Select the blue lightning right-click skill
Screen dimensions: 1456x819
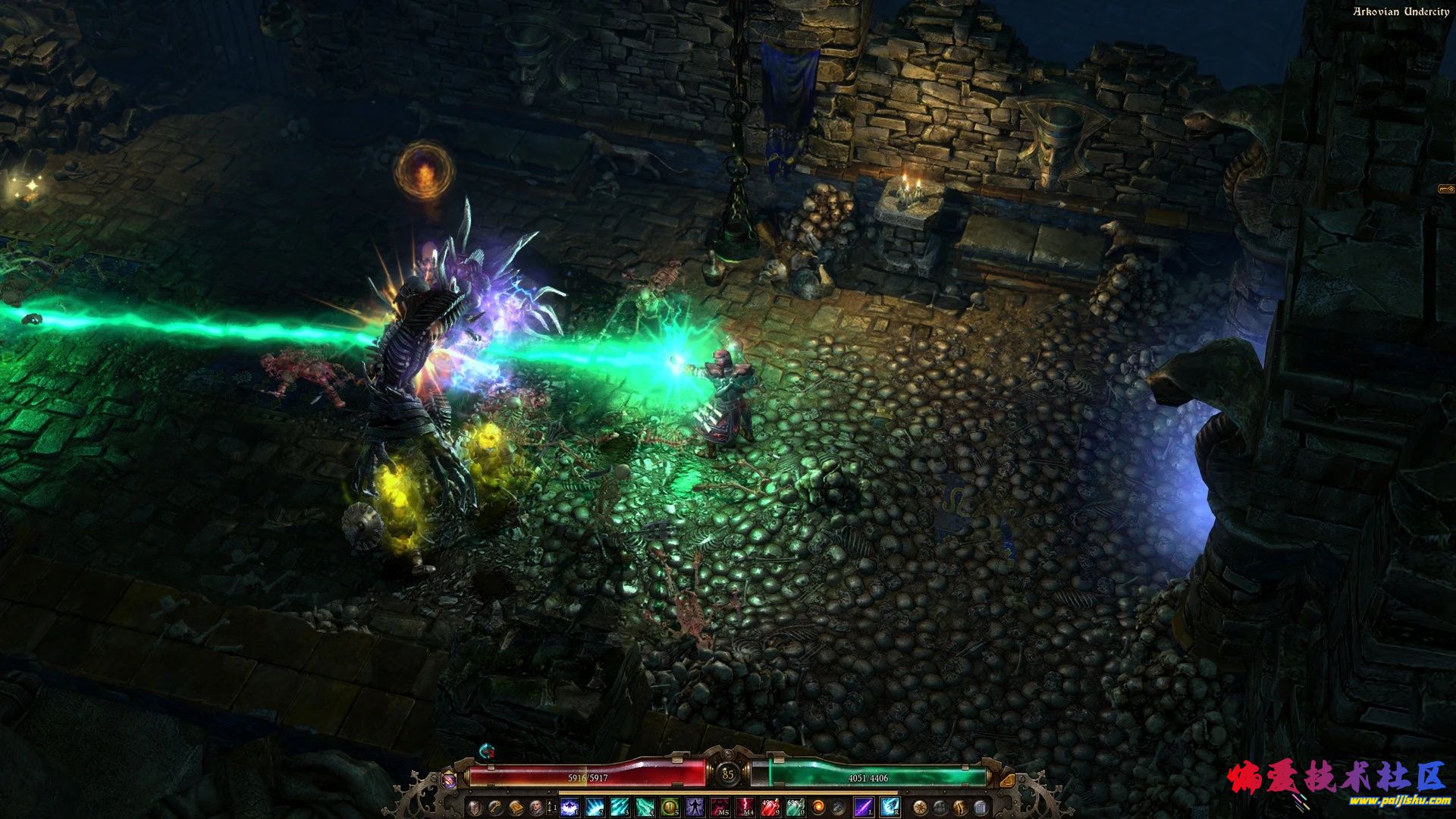(890, 807)
